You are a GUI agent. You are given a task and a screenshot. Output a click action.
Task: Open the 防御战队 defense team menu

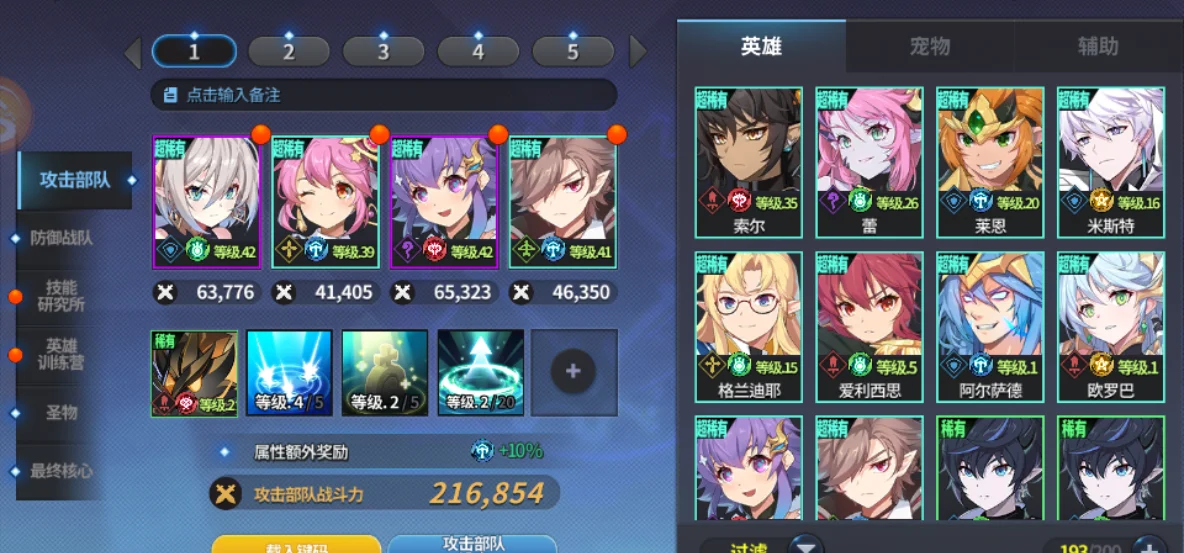(x=63, y=238)
